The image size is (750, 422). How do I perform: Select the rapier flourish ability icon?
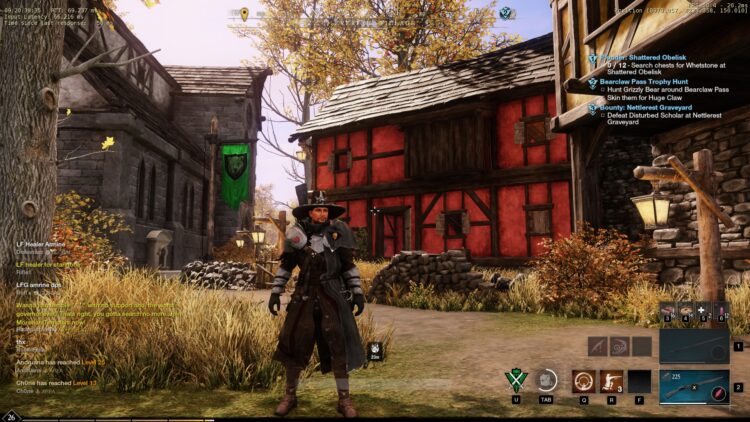click(x=618, y=346)
